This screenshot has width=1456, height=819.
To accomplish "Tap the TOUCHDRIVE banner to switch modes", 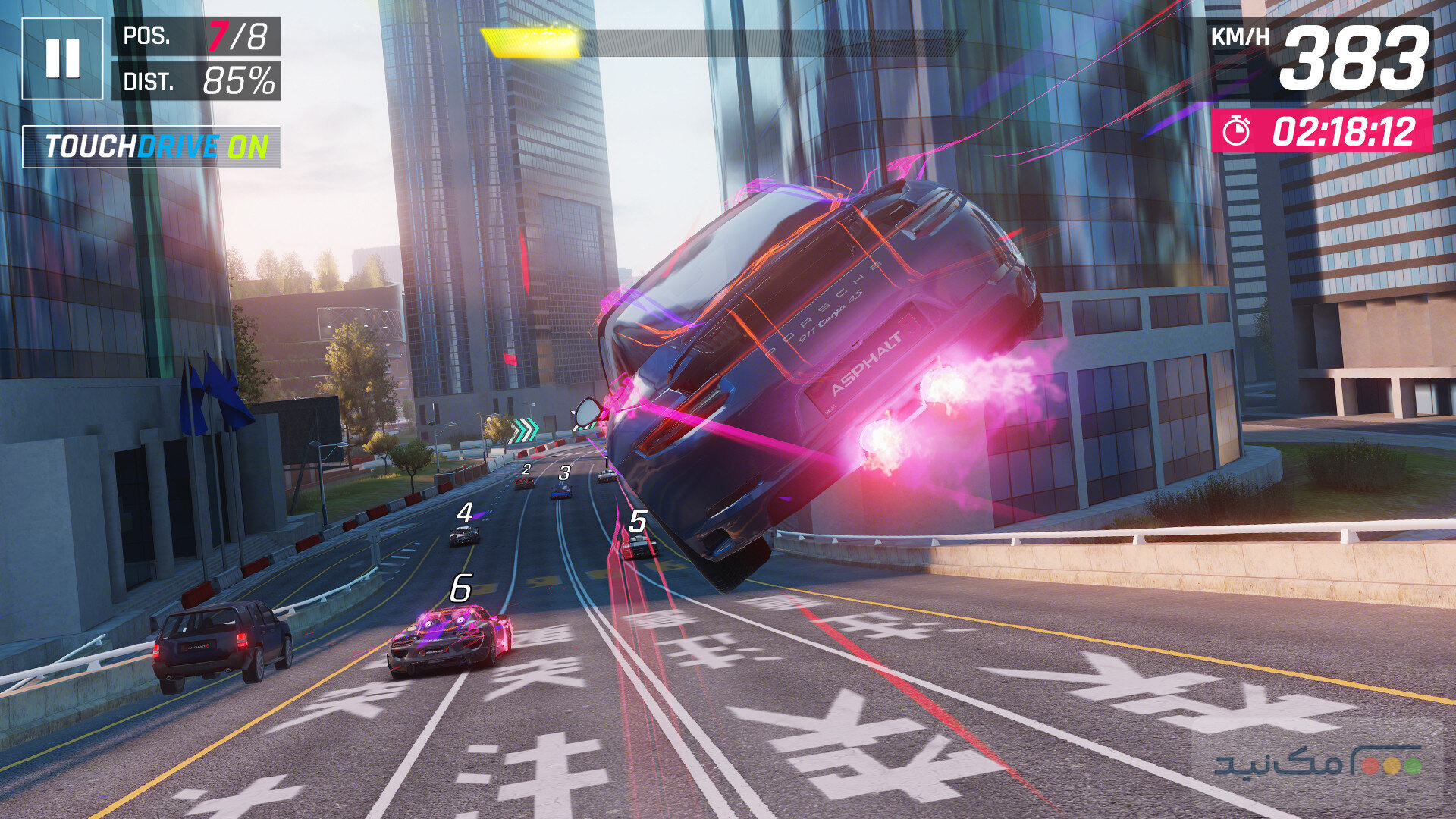I will click(x=152, y=144).
